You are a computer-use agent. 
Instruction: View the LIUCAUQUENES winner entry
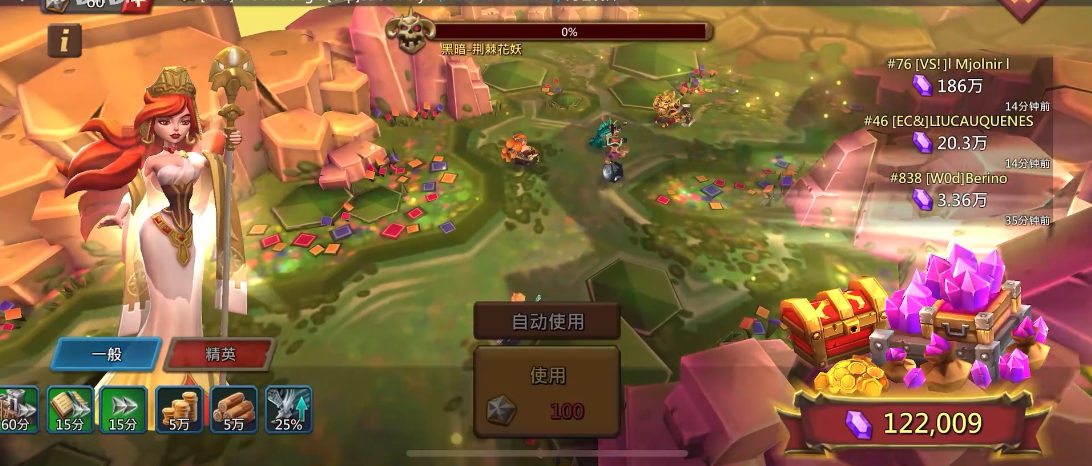pyautogui.click(x=946, y=132)
